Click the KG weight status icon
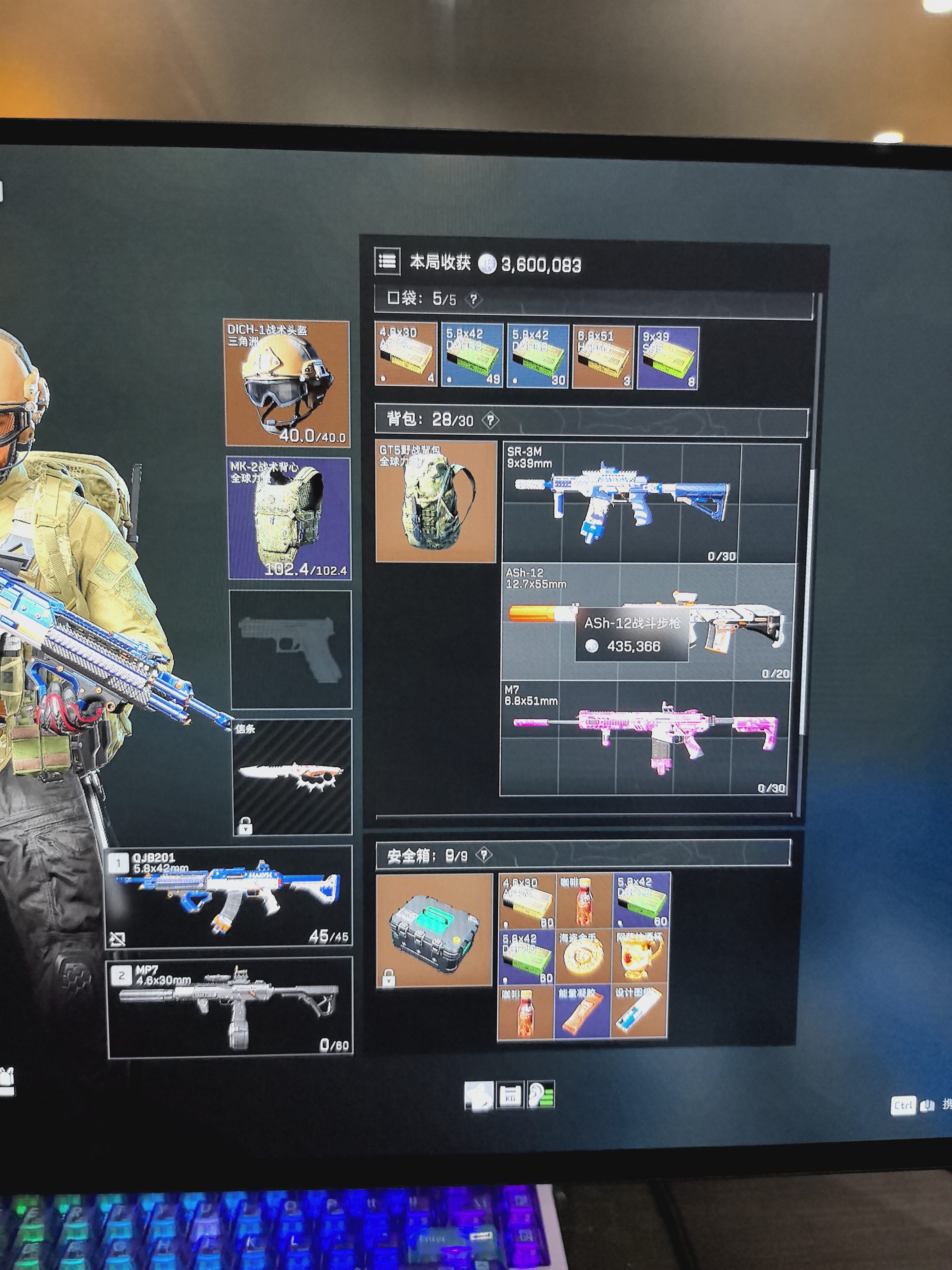Viewport: 952px width, 1270px height. [510, 1096]
